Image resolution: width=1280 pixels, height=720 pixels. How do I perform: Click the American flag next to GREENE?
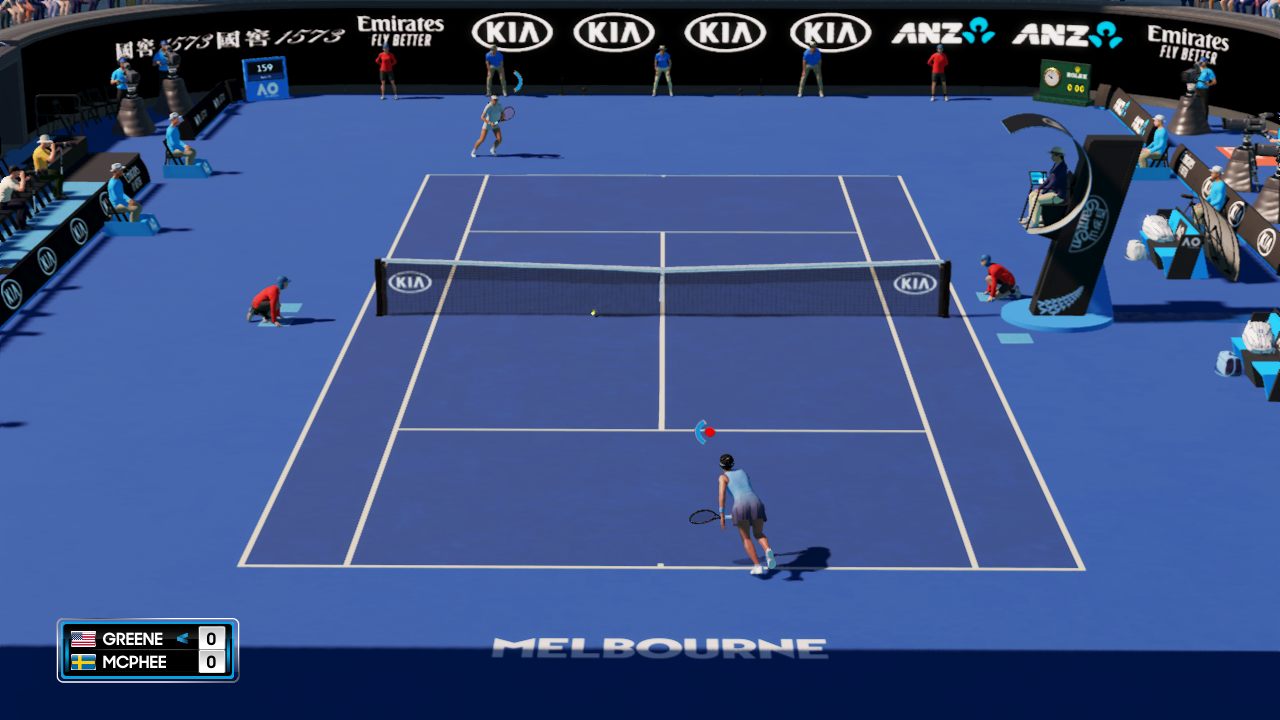point(83,639)
